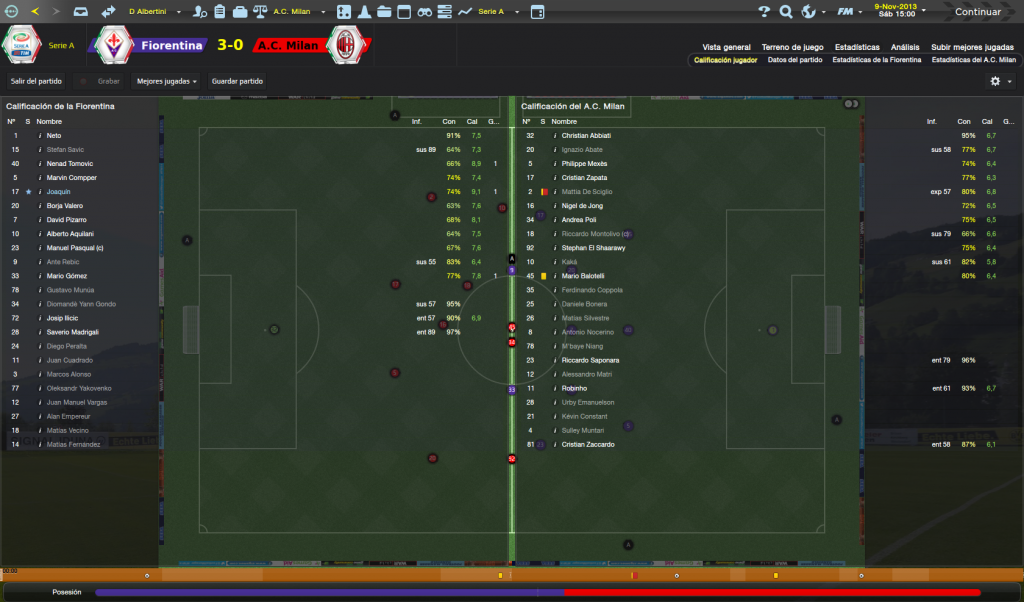Viewport: 1024px width, 602px height.
Task: Go back with the yellow arrow
Action: pyautogui.click(x=36, y=12)
